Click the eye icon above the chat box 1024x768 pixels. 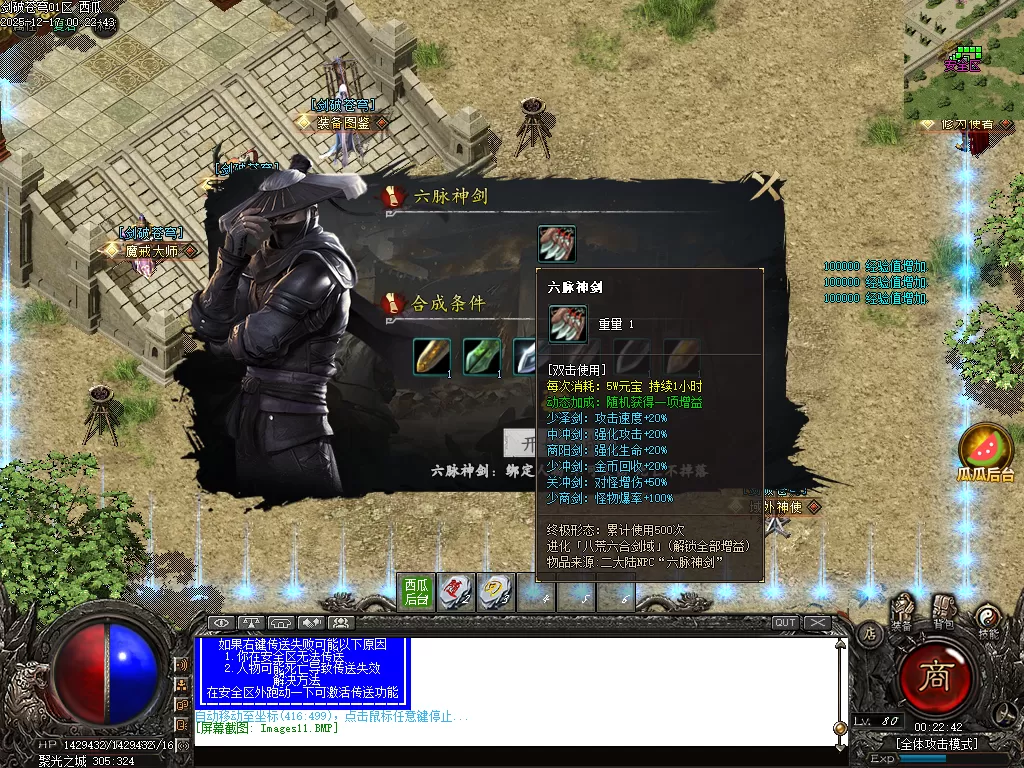pos(221,623)
